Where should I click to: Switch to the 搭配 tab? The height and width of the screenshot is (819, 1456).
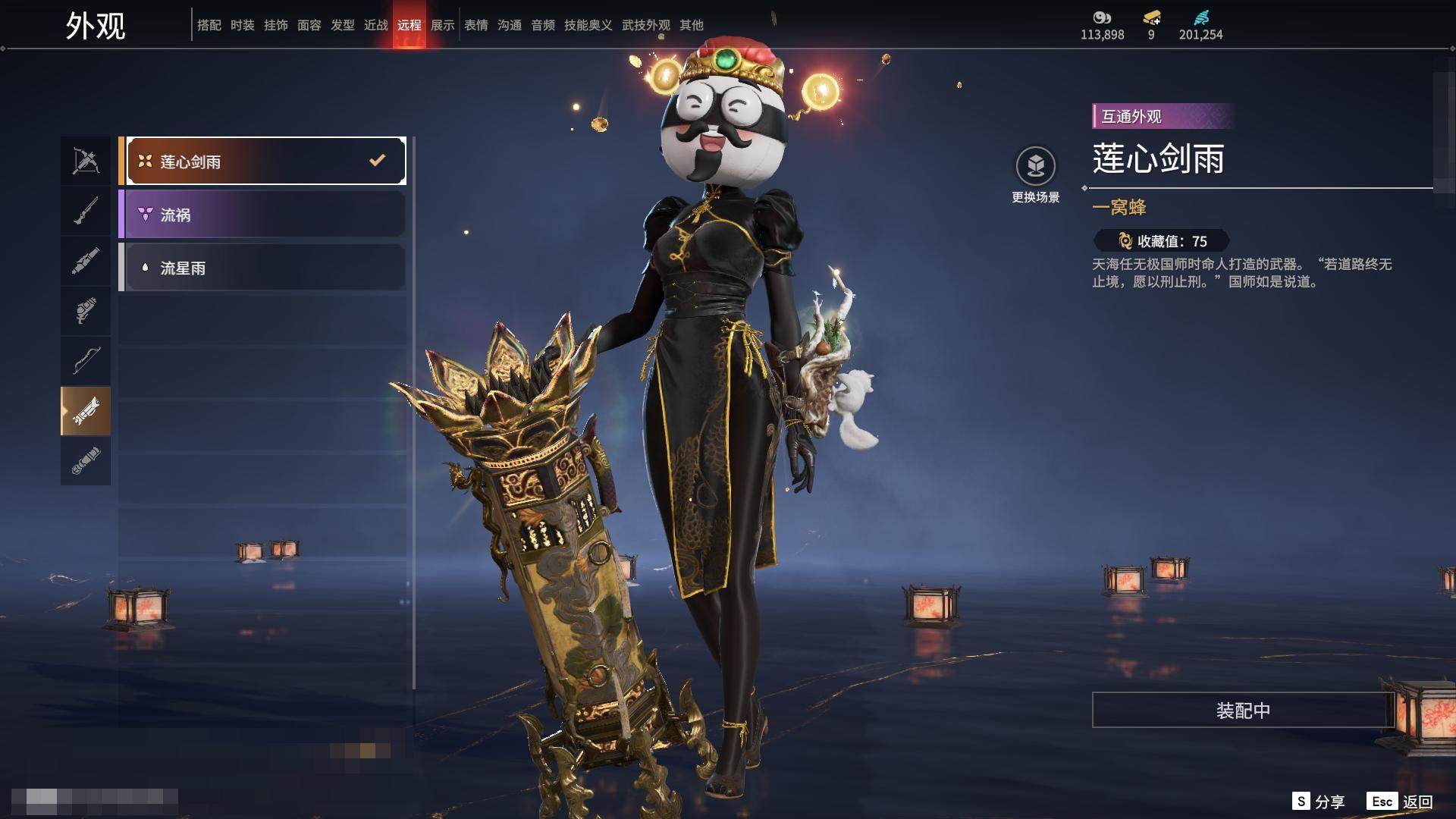tap(209, 25)
